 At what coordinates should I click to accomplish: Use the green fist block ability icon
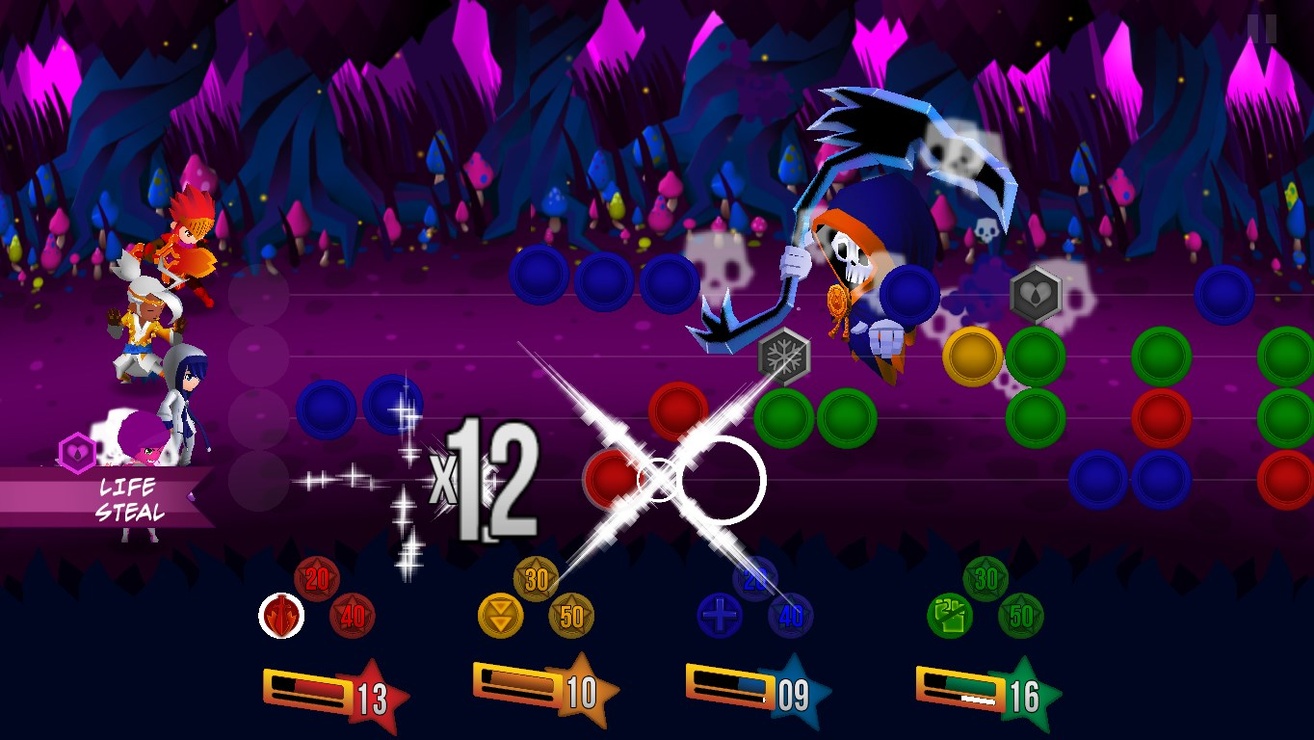pyautogui.click(x=949, y=616)
